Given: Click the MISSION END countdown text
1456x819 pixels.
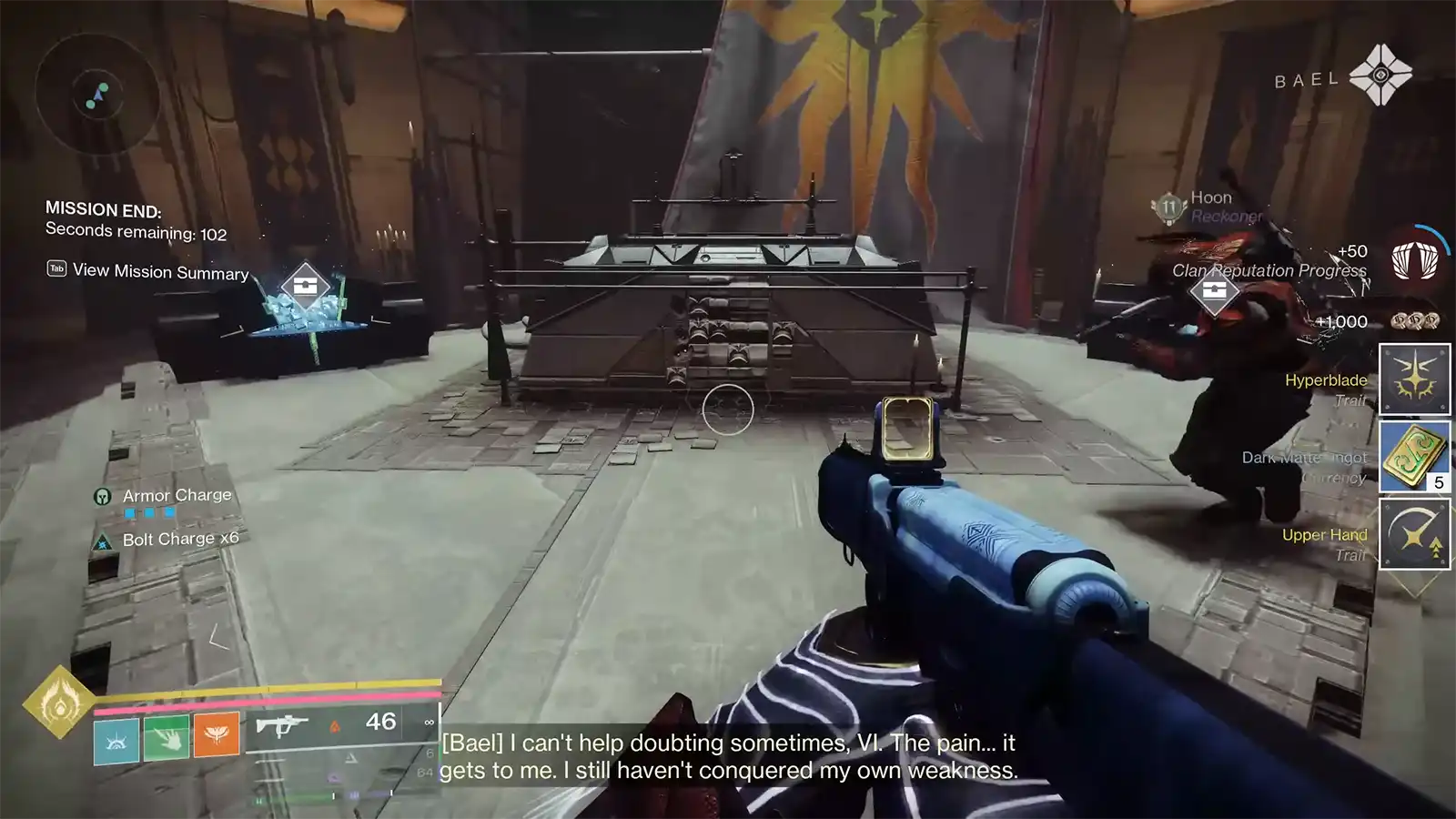Looking at the screenshot, I should (x=104, y=209).
